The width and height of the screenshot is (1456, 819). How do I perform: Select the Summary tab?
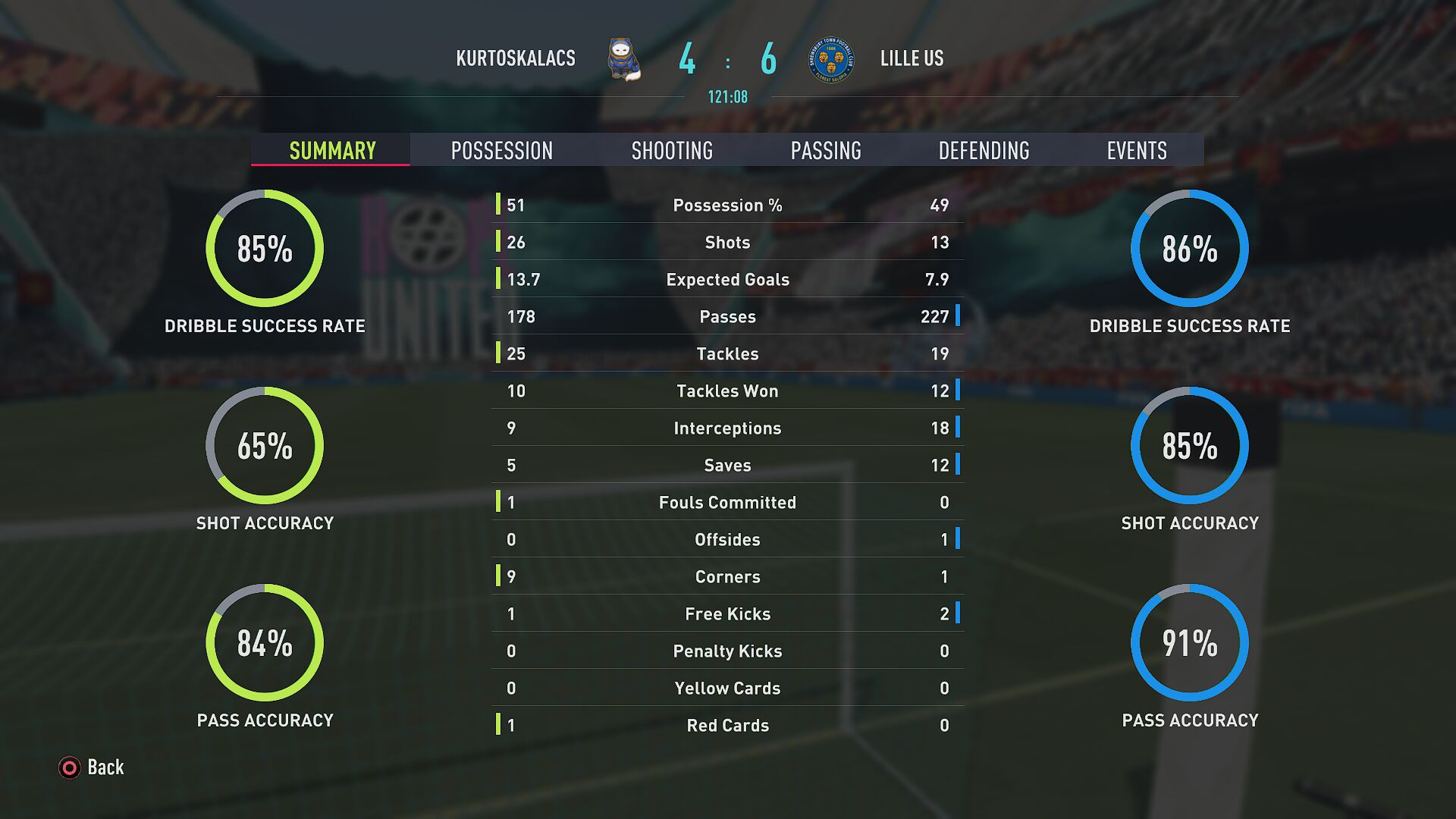pyautogui.click(x=332, y=150)
